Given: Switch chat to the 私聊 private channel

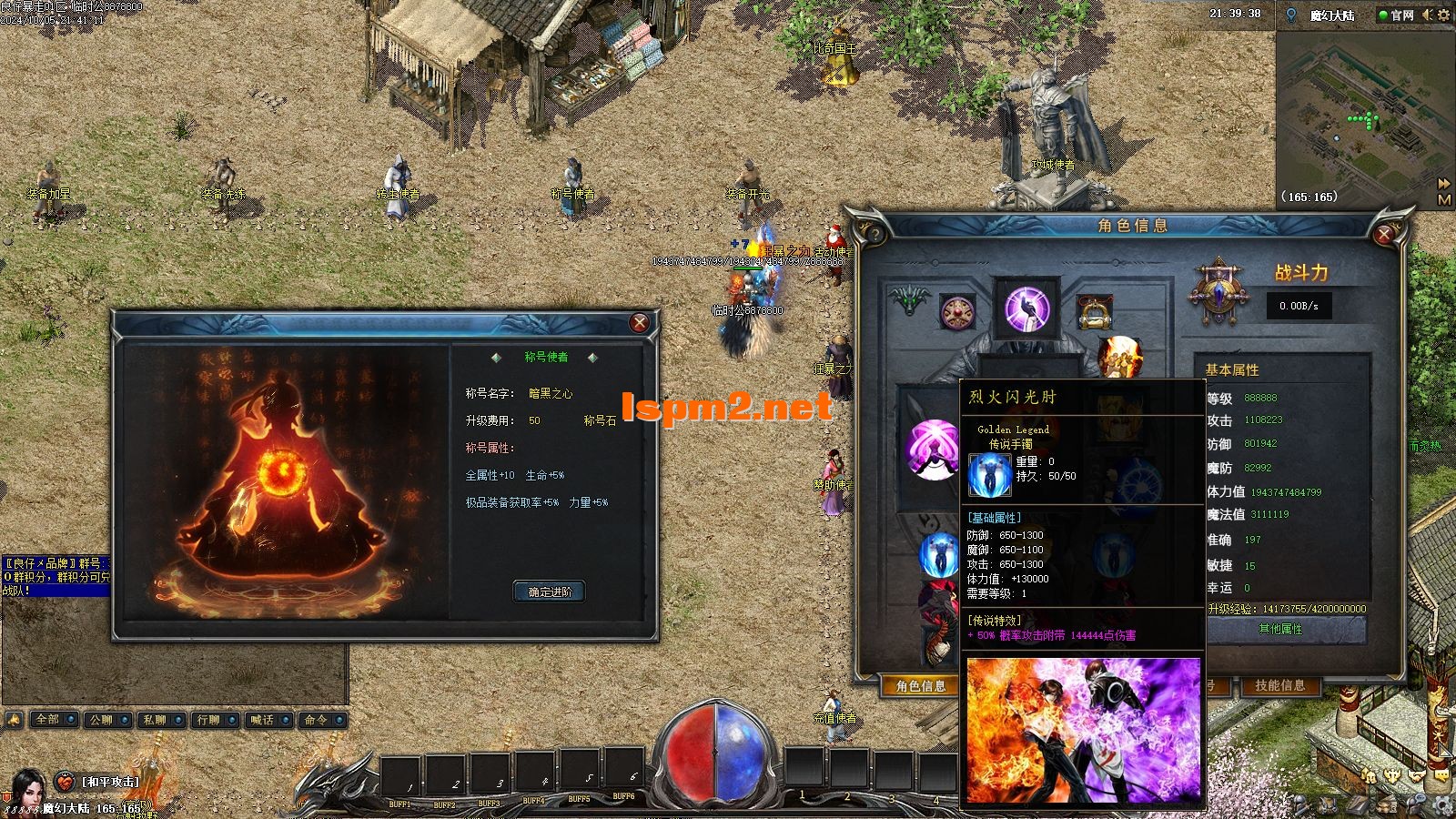Looking at the screenshot, I should (x=155, y=720).
